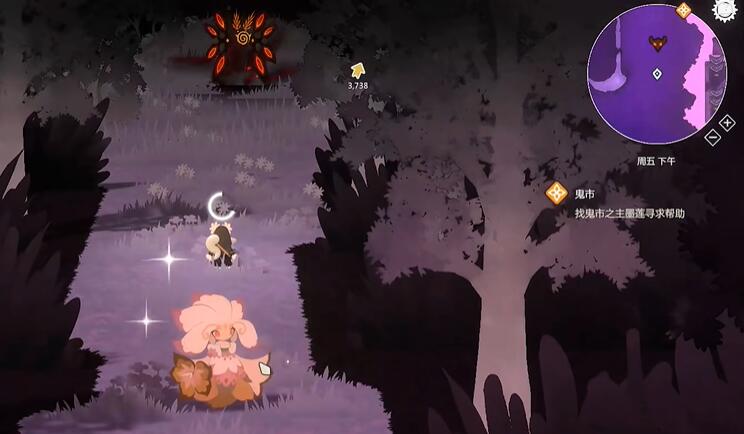Zoom out the minimap with minus button

[x=712, y=138]
